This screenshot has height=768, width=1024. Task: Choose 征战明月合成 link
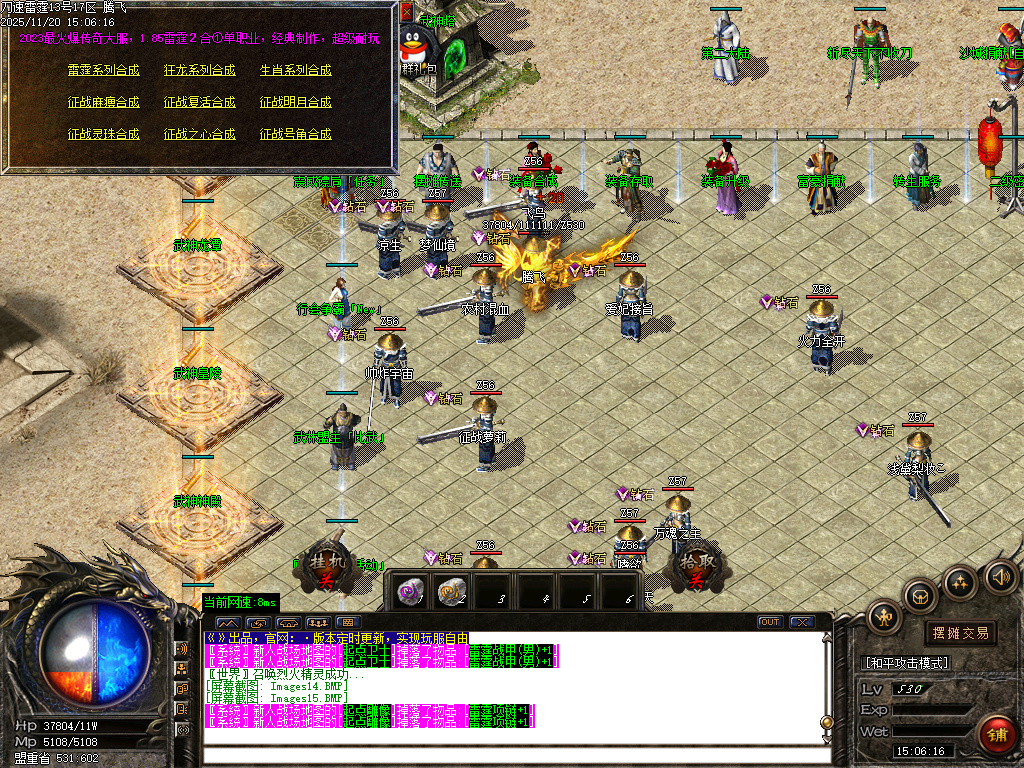(295, 102)
